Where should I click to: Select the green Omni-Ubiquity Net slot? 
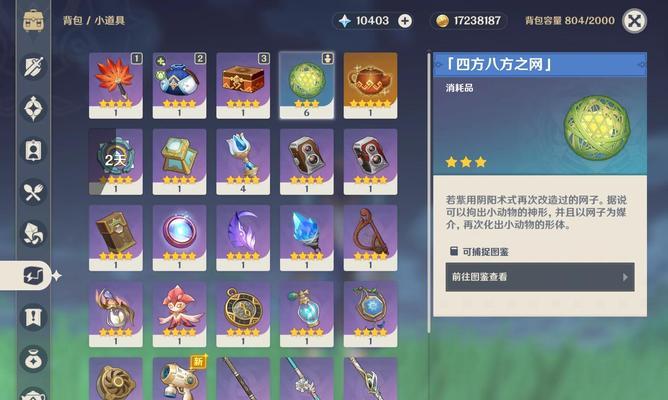click(x=307, y=80)
